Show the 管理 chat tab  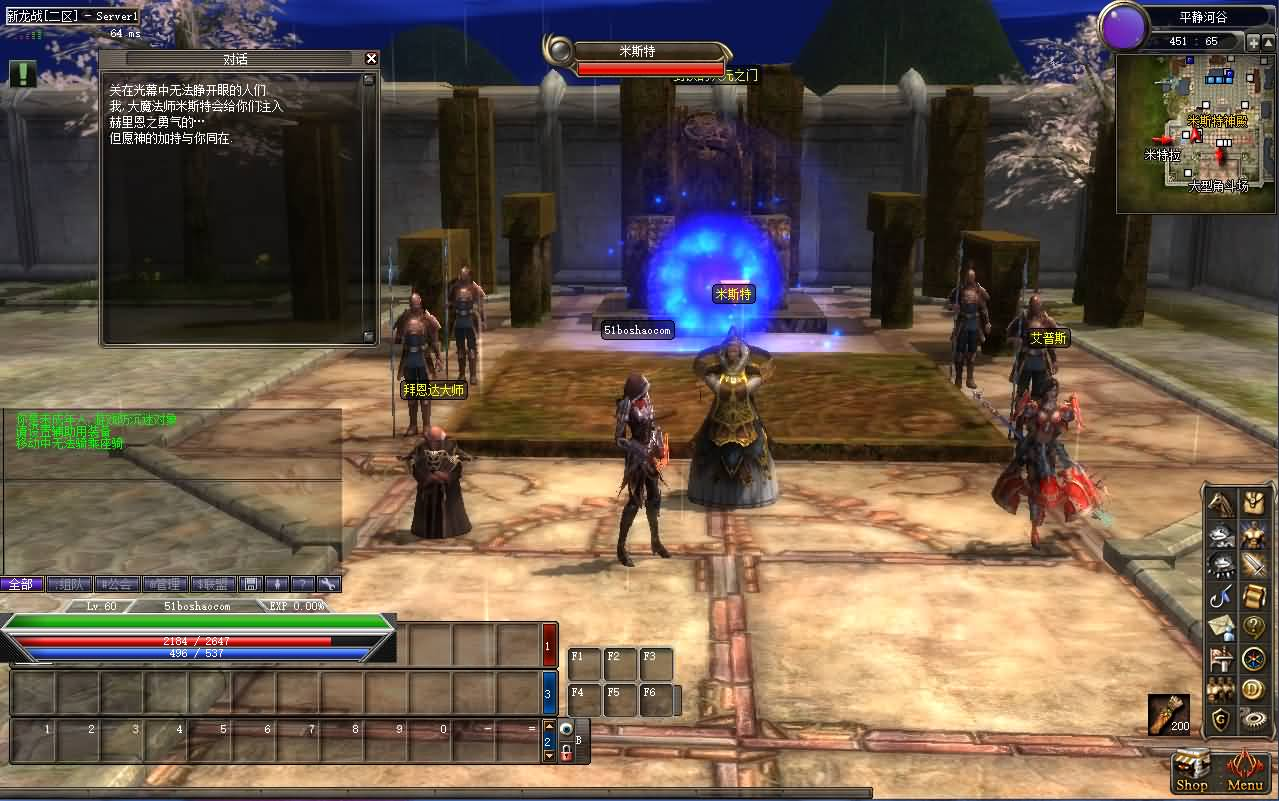point(166,584)
